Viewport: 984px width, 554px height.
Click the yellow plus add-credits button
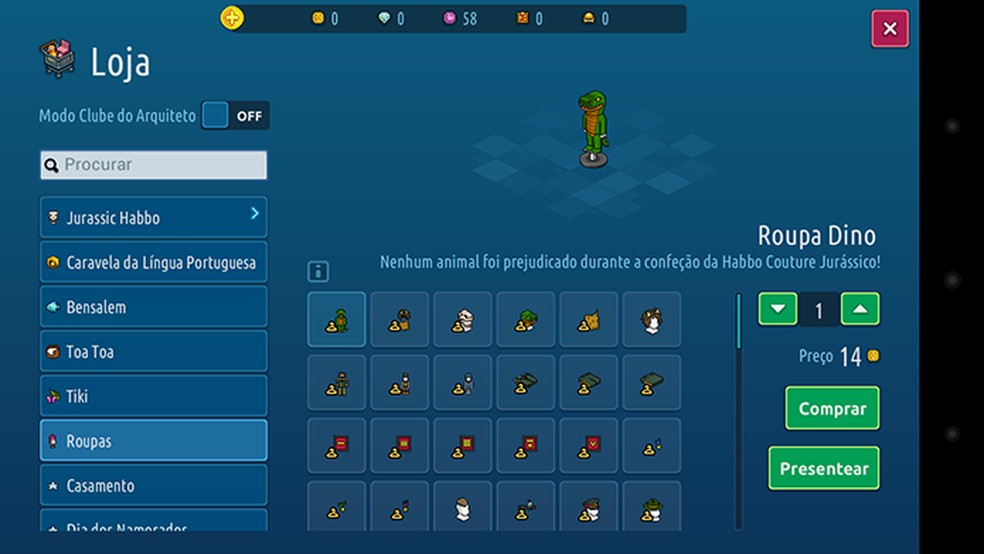(x=232, y=18)
